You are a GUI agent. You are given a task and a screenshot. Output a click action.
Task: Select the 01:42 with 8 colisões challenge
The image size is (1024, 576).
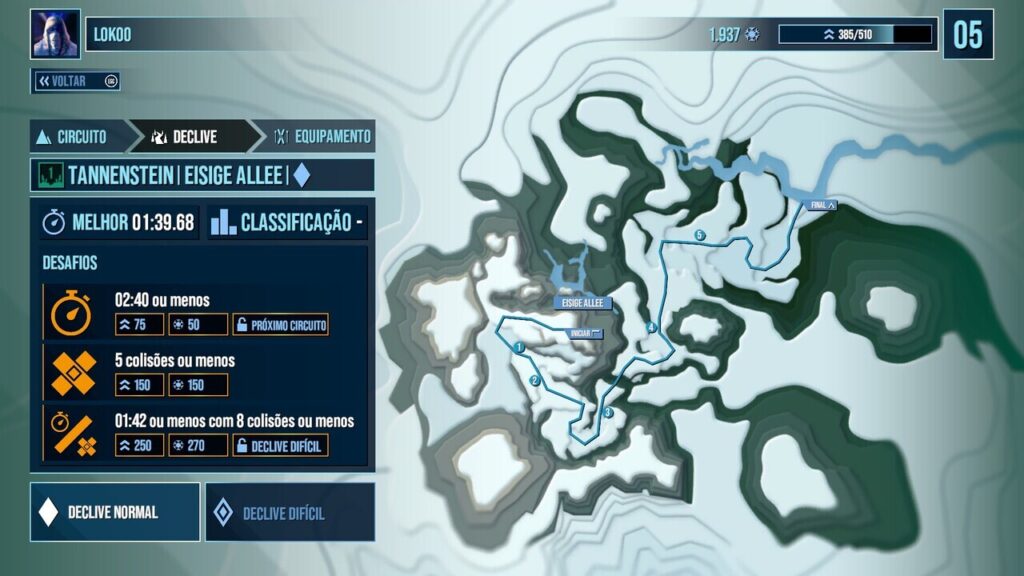click(205, 433)
